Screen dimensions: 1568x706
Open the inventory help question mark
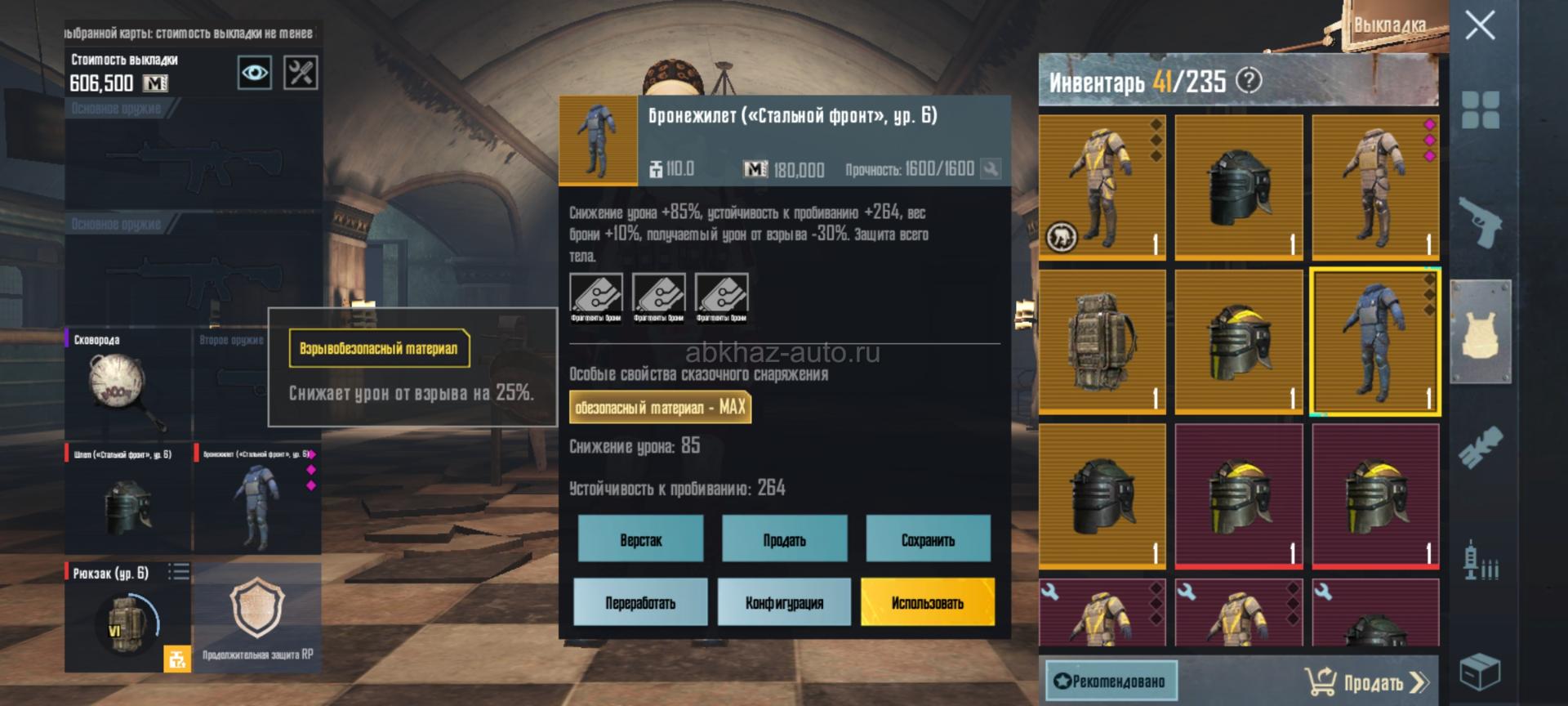pyautogui.click(x=1249, y=80)
